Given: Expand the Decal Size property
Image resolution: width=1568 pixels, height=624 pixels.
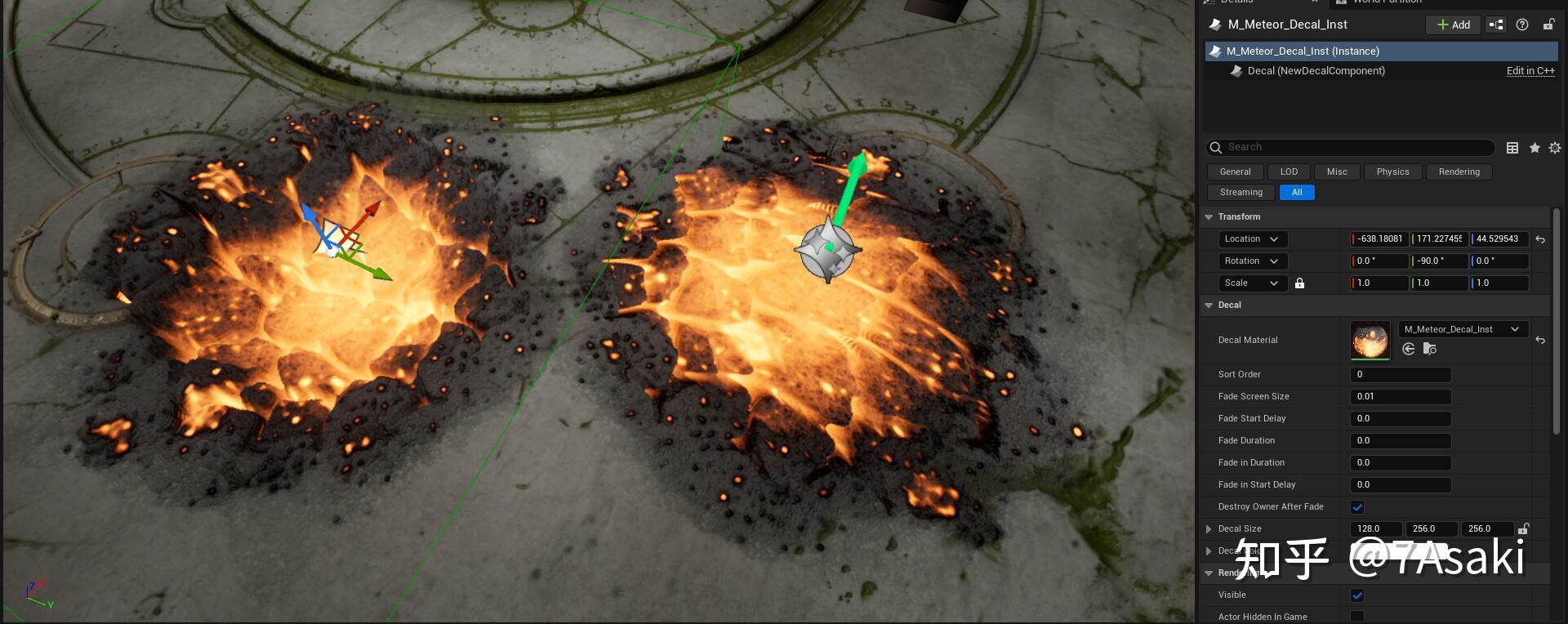Looking at the screenshot, I should pos(1209,528).
